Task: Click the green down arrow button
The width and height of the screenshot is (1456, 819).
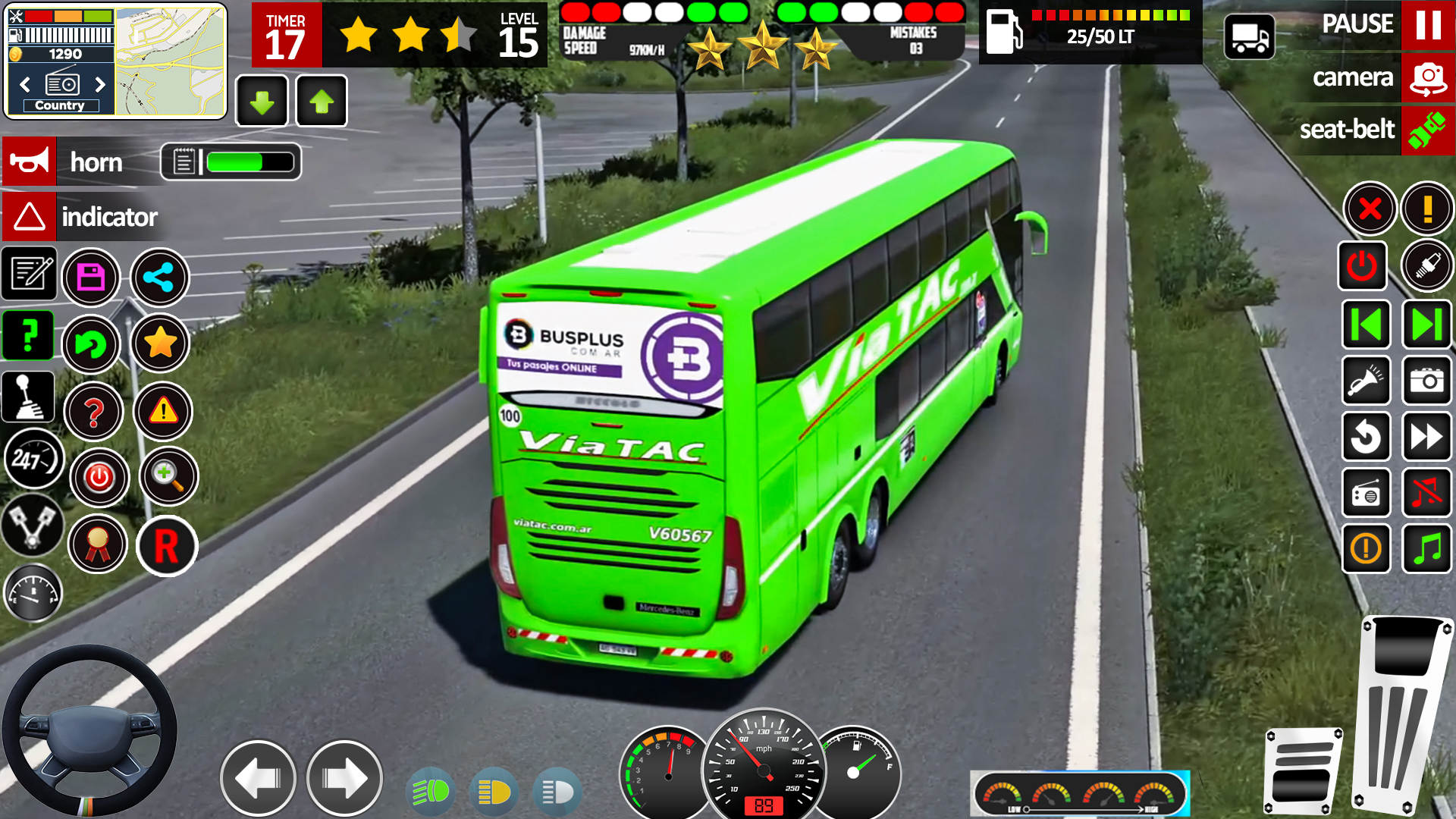Action: click(262, 102)
